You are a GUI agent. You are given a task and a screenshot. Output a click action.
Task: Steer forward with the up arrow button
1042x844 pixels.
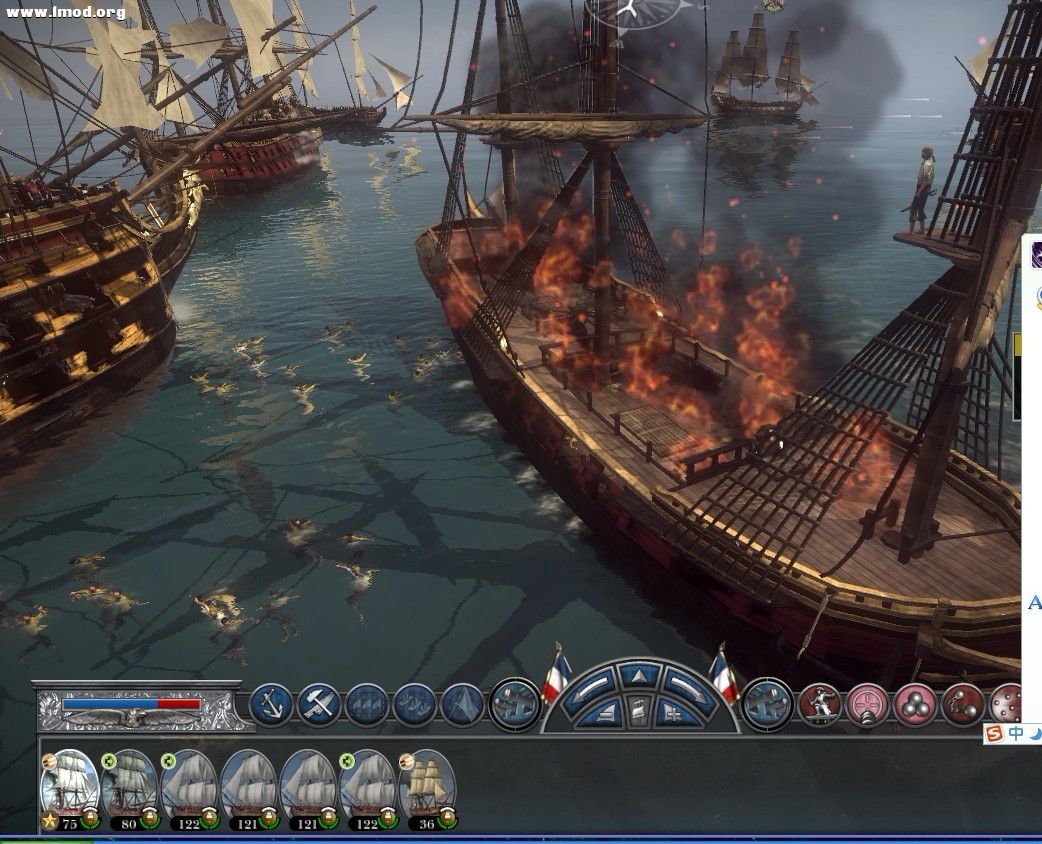pos(639,675)
